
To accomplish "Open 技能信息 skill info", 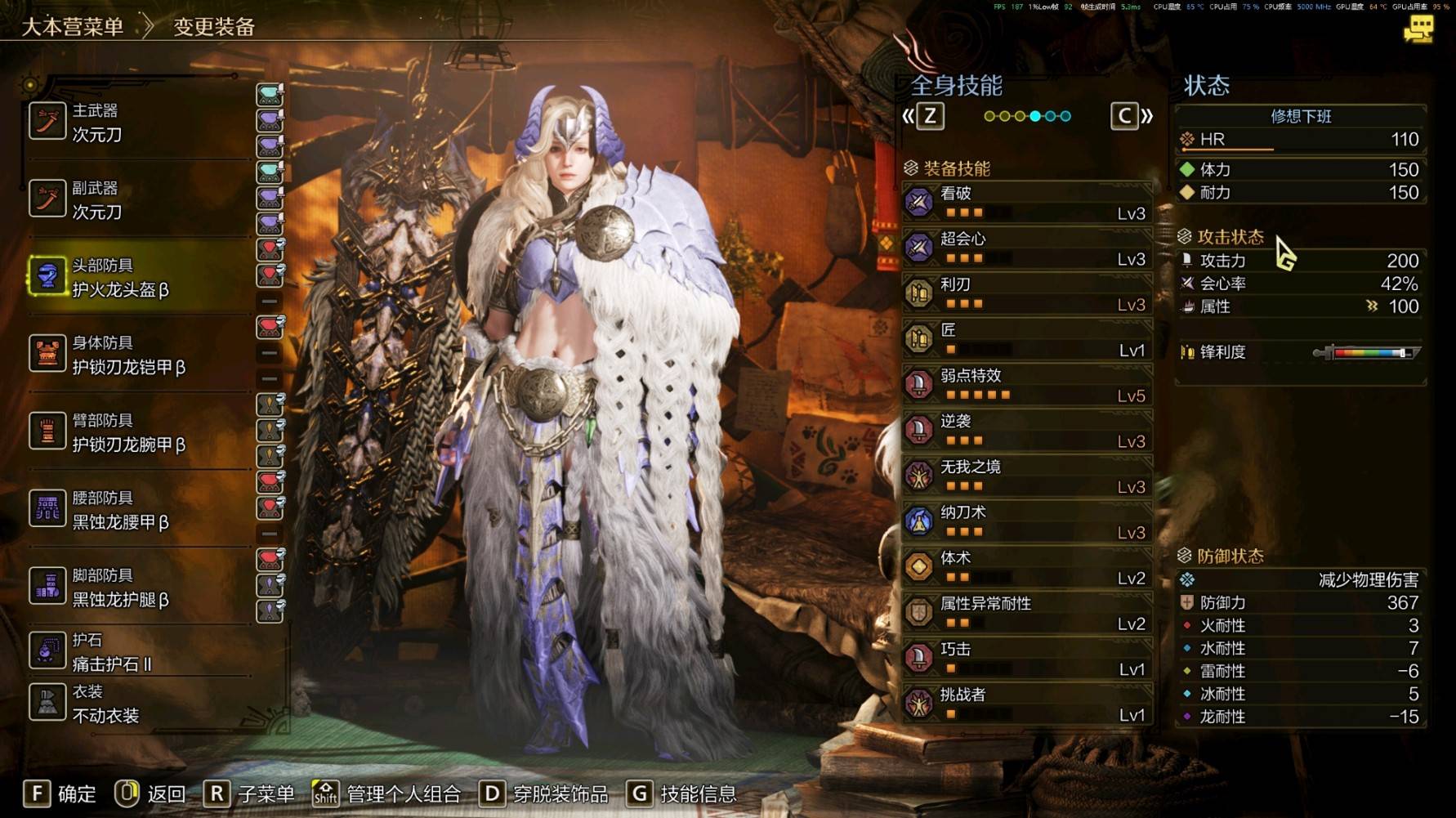I will click(x=681, y=793).
